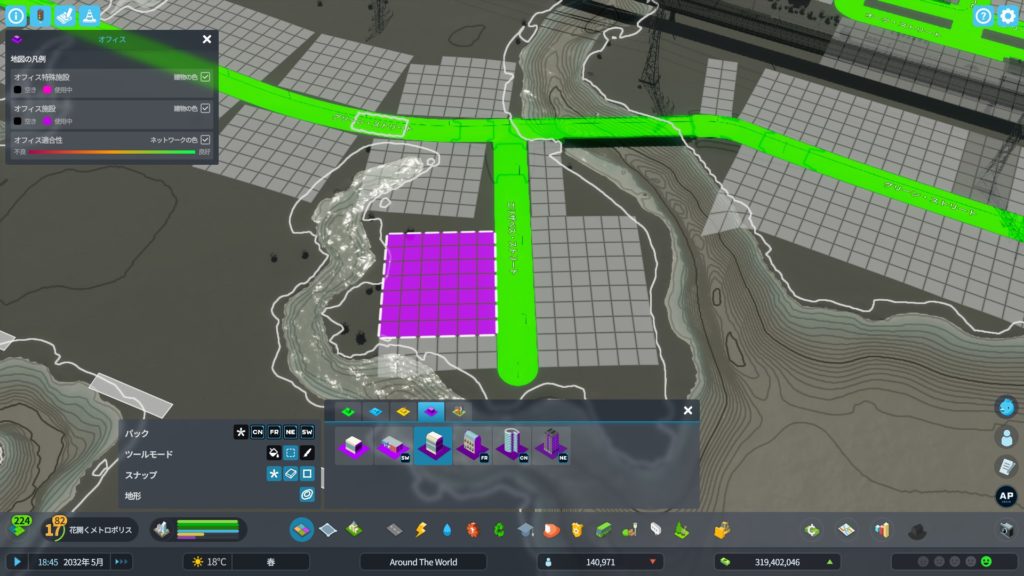This screenshot has width=1024, height=576.
Task: Close the オフィス info view panel
Action: (x=206, y=39)
